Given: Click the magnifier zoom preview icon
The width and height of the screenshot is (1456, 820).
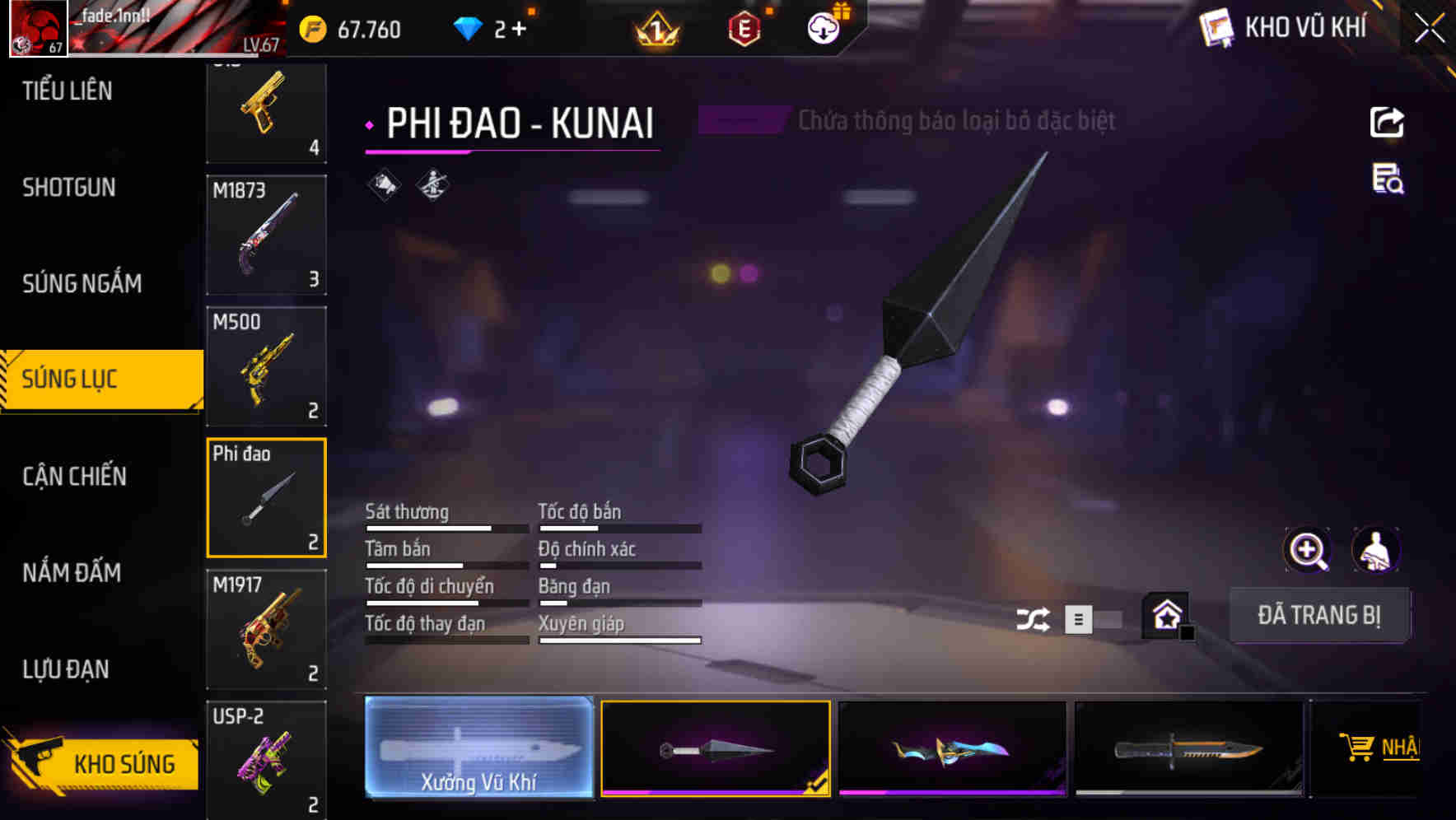Looking at the screenshot, I should click(x=1305, y=550).
